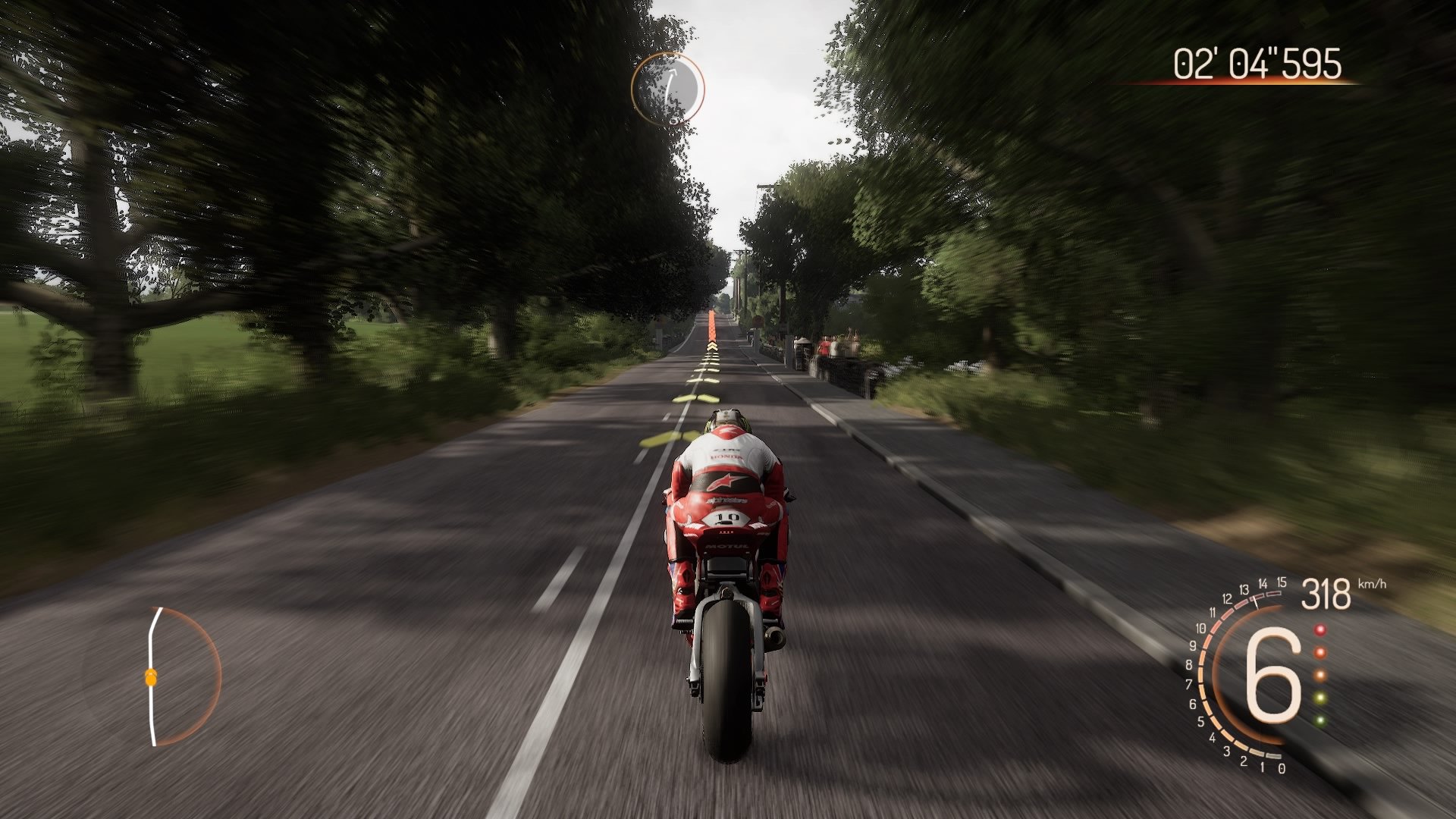Toggle the yellow-green rev light above green
Image resolution: width=1456 pixels, height=819 pixels.
tap(1320, 696)
